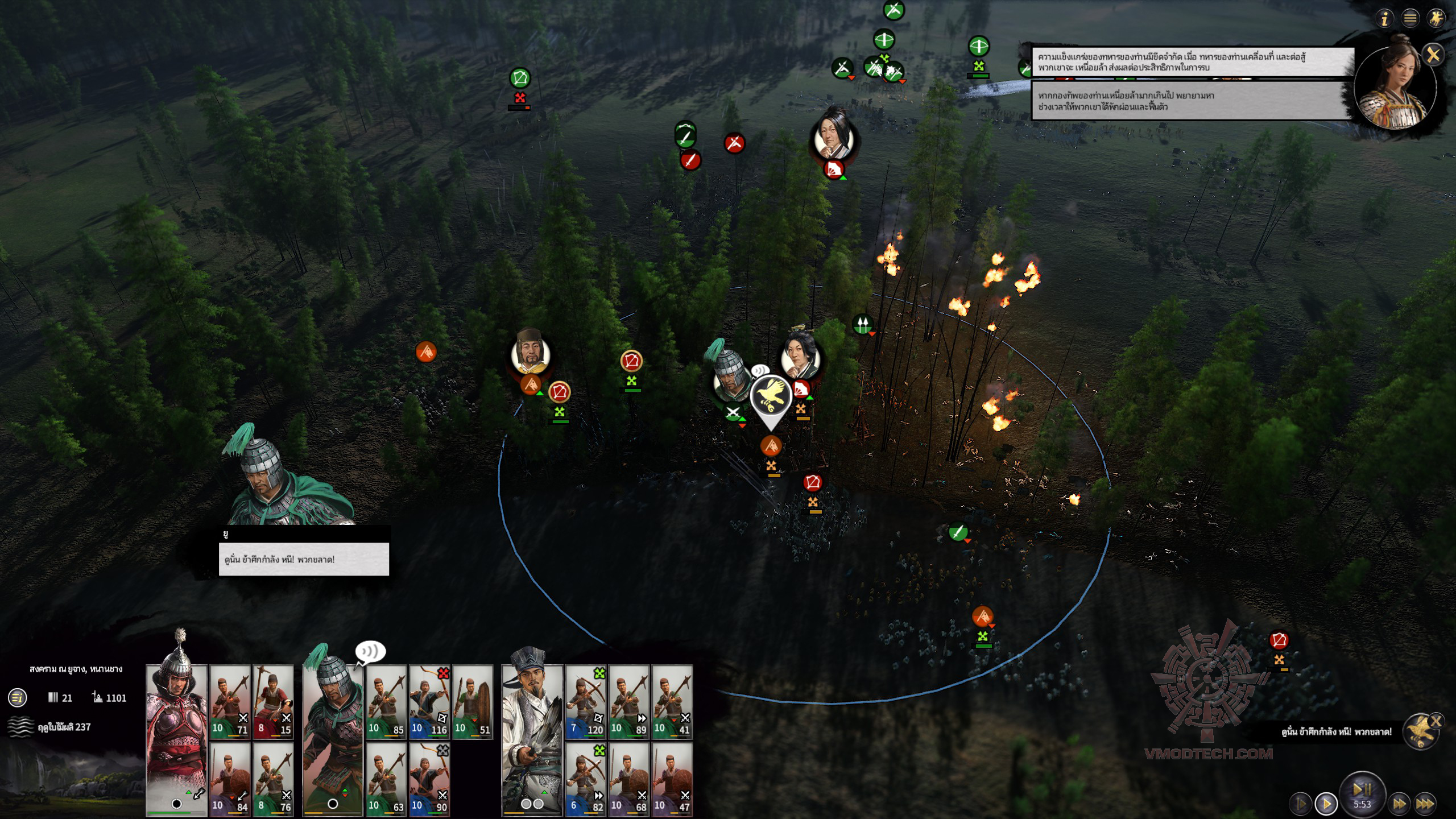
Task: Open the round battle info list button
Action: click(x=18, y=697)
